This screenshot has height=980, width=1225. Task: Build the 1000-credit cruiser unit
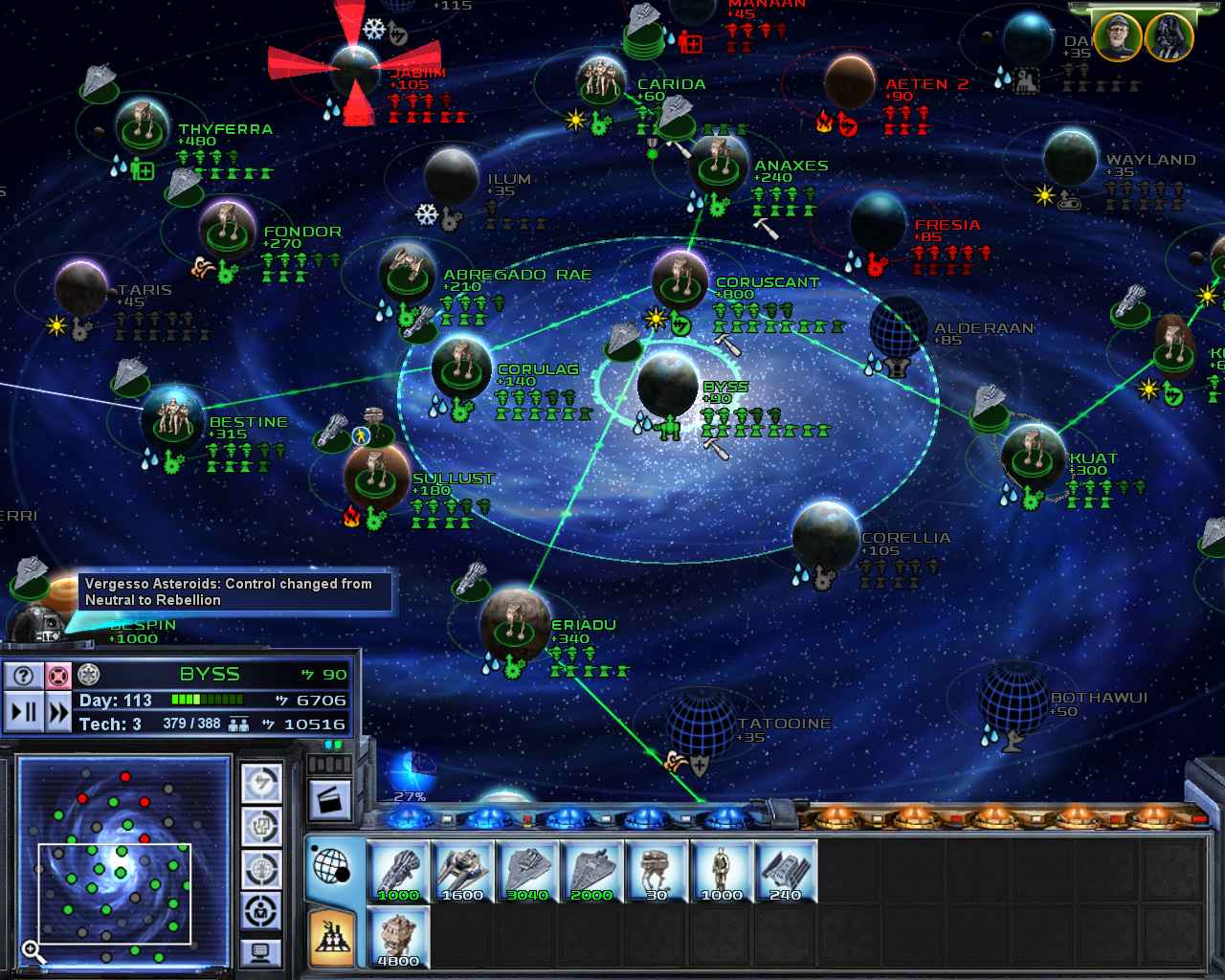399,871
